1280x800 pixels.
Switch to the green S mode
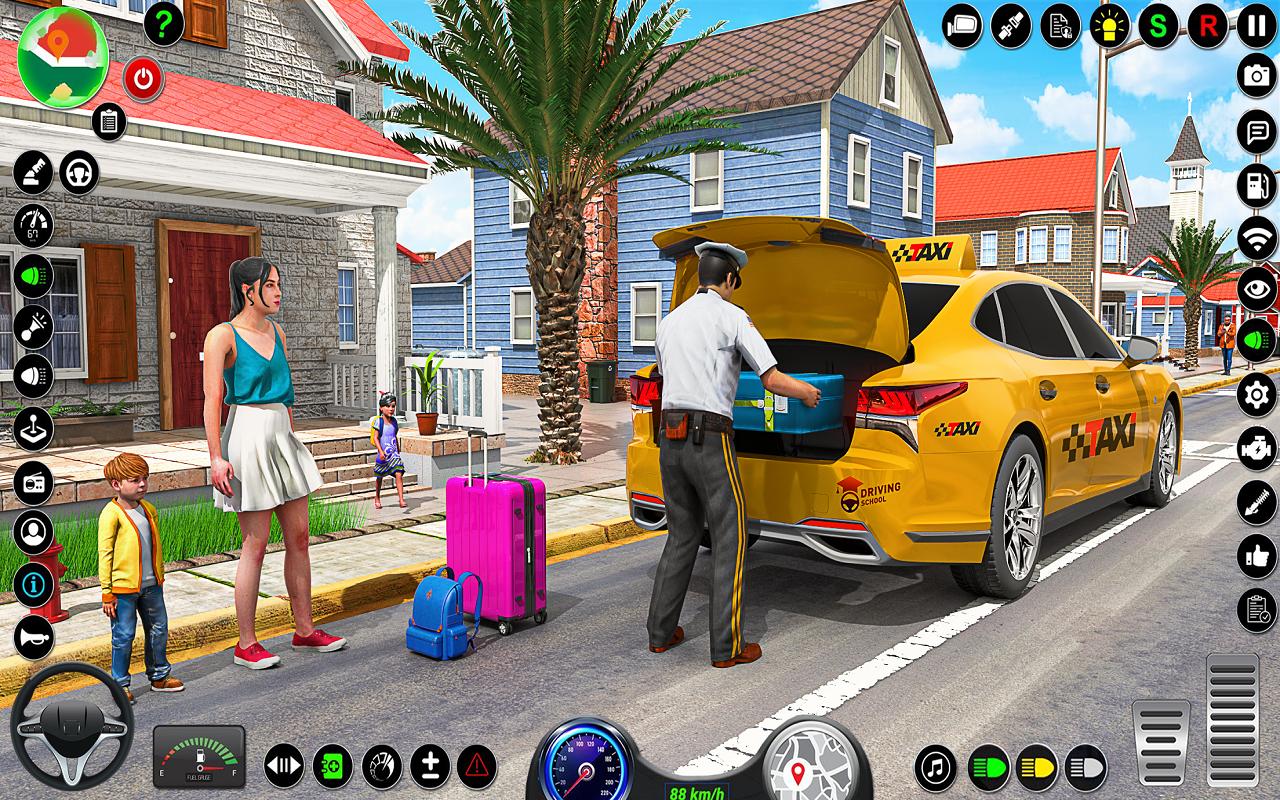tap(1158, 25)
